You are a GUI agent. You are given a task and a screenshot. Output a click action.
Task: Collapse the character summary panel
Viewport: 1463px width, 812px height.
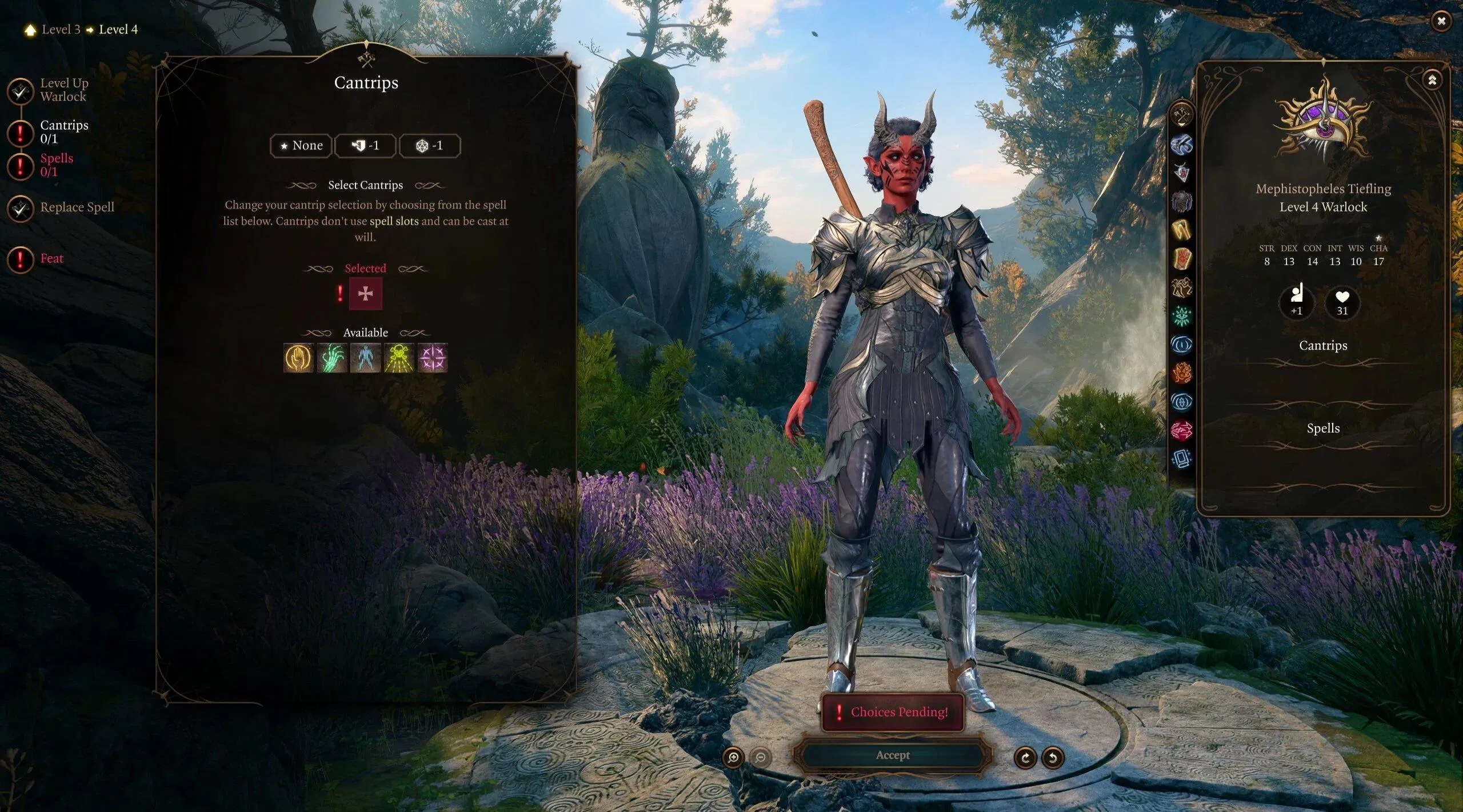[x=1432, y=81]
